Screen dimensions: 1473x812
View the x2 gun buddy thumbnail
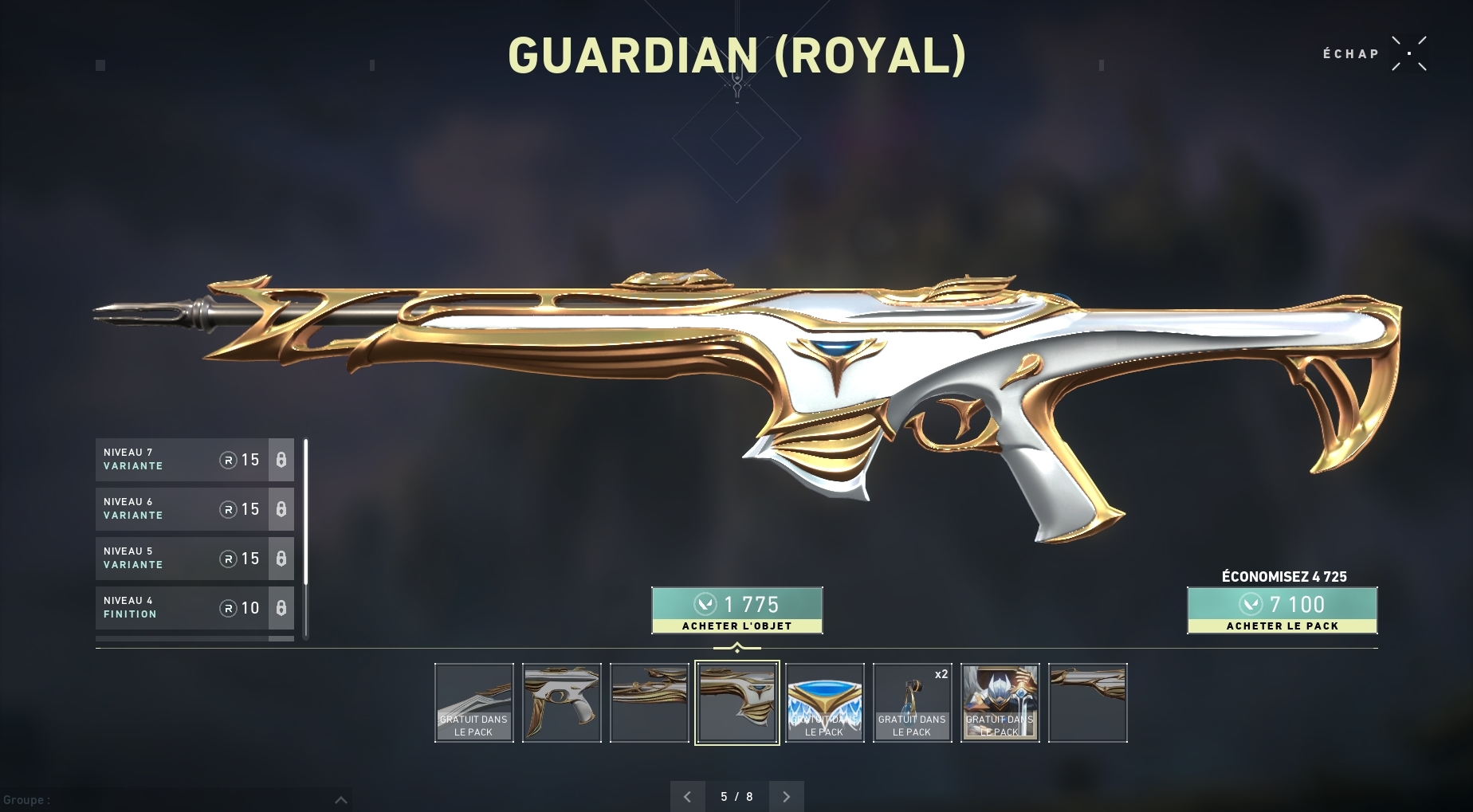(913, 703)
